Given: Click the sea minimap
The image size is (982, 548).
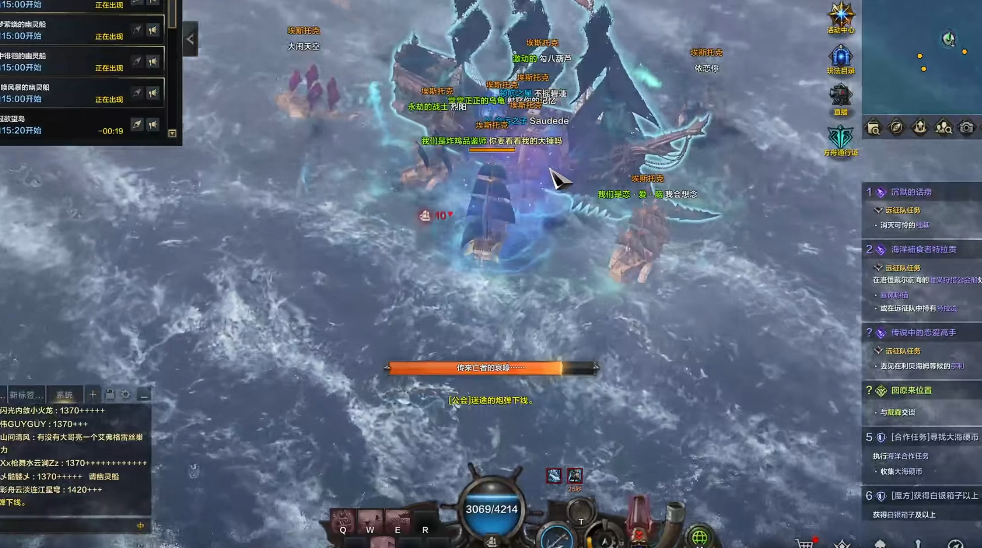Looking at the screenshot, I should click(921, 55).
